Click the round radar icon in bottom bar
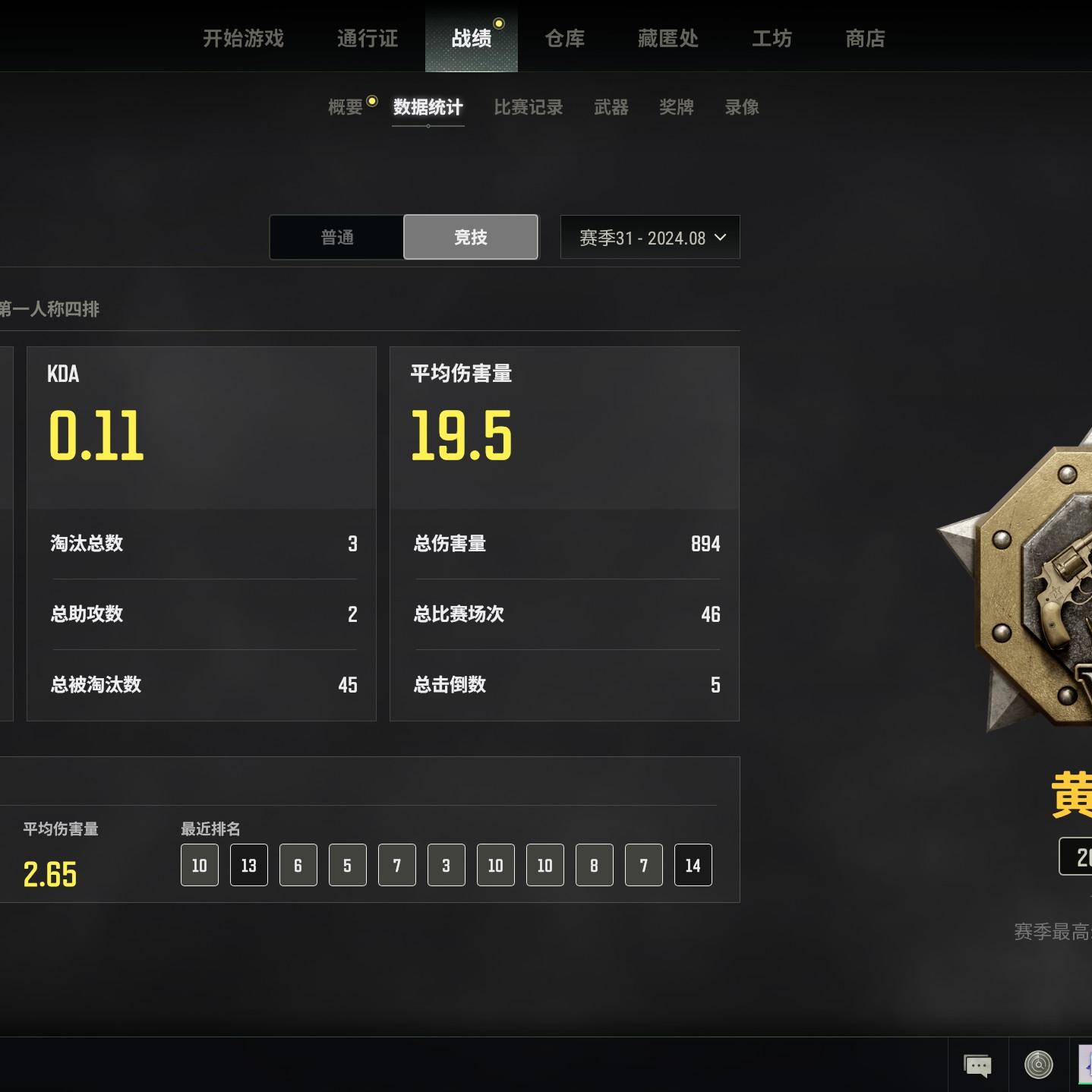The height and width of the screenshot is (1092, 1092). [1039, 1065]
